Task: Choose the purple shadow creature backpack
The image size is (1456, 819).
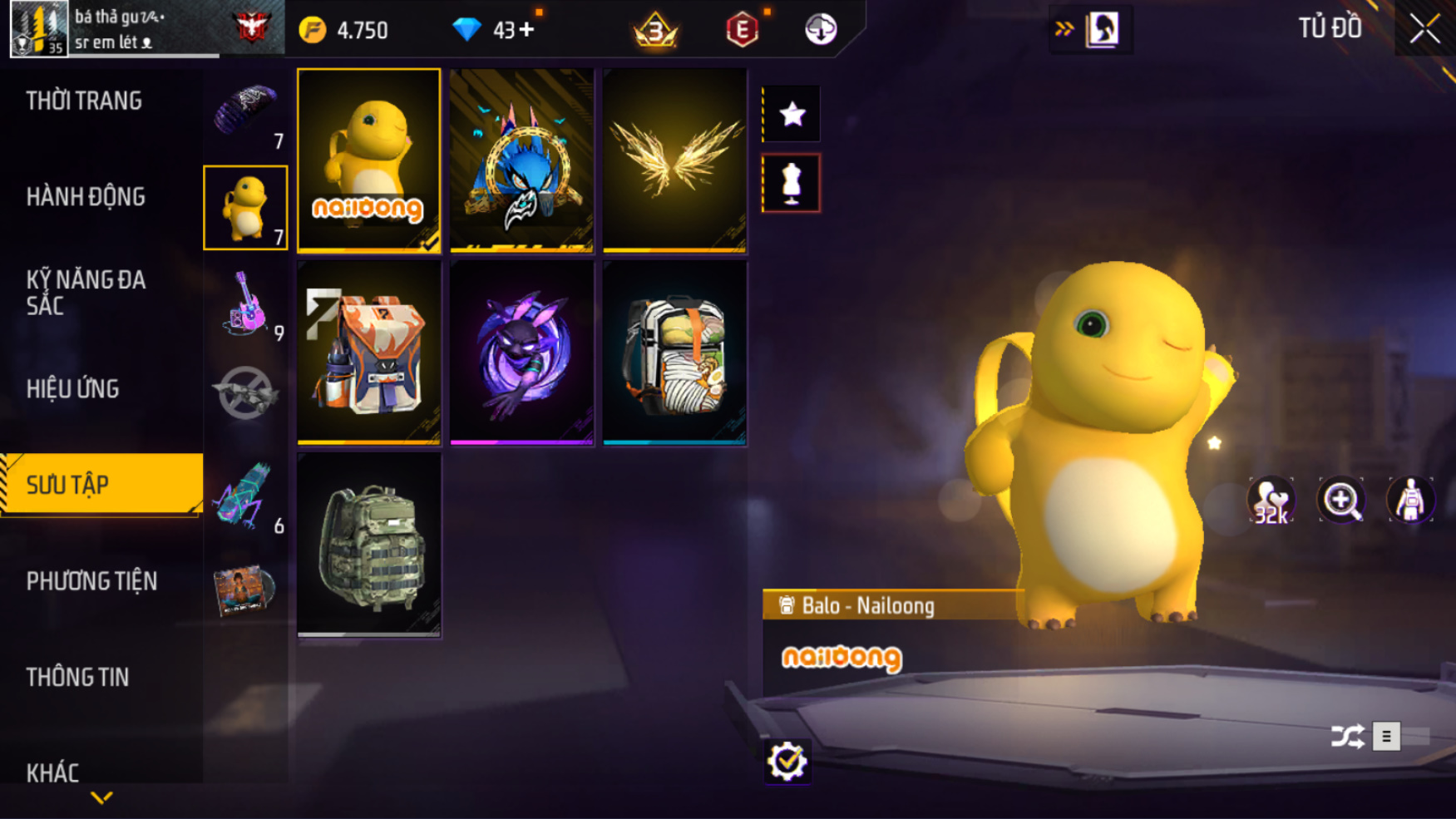Action: click(x=521, y=353)
